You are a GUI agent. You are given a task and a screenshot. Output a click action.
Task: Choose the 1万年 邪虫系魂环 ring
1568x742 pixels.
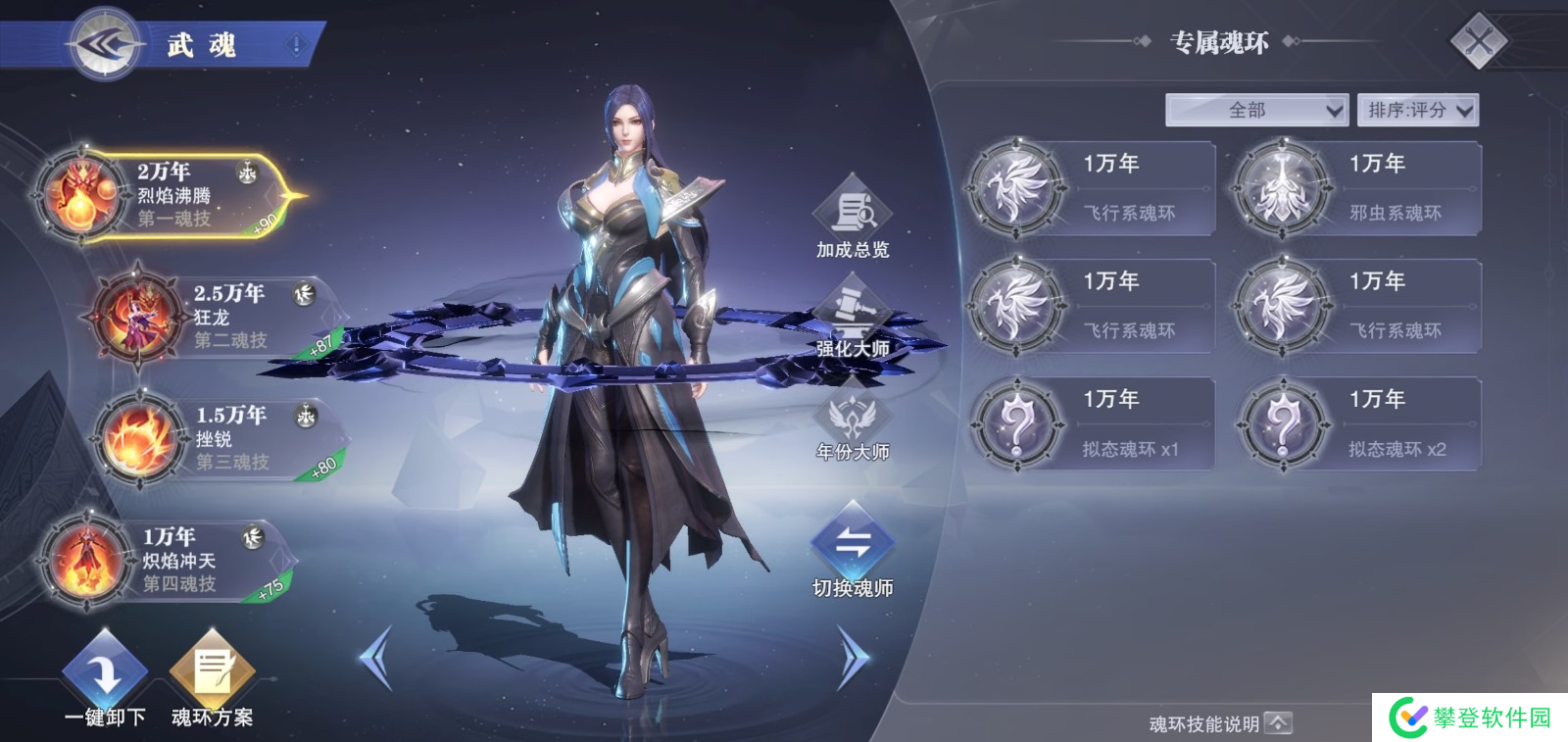point(1357,188)
